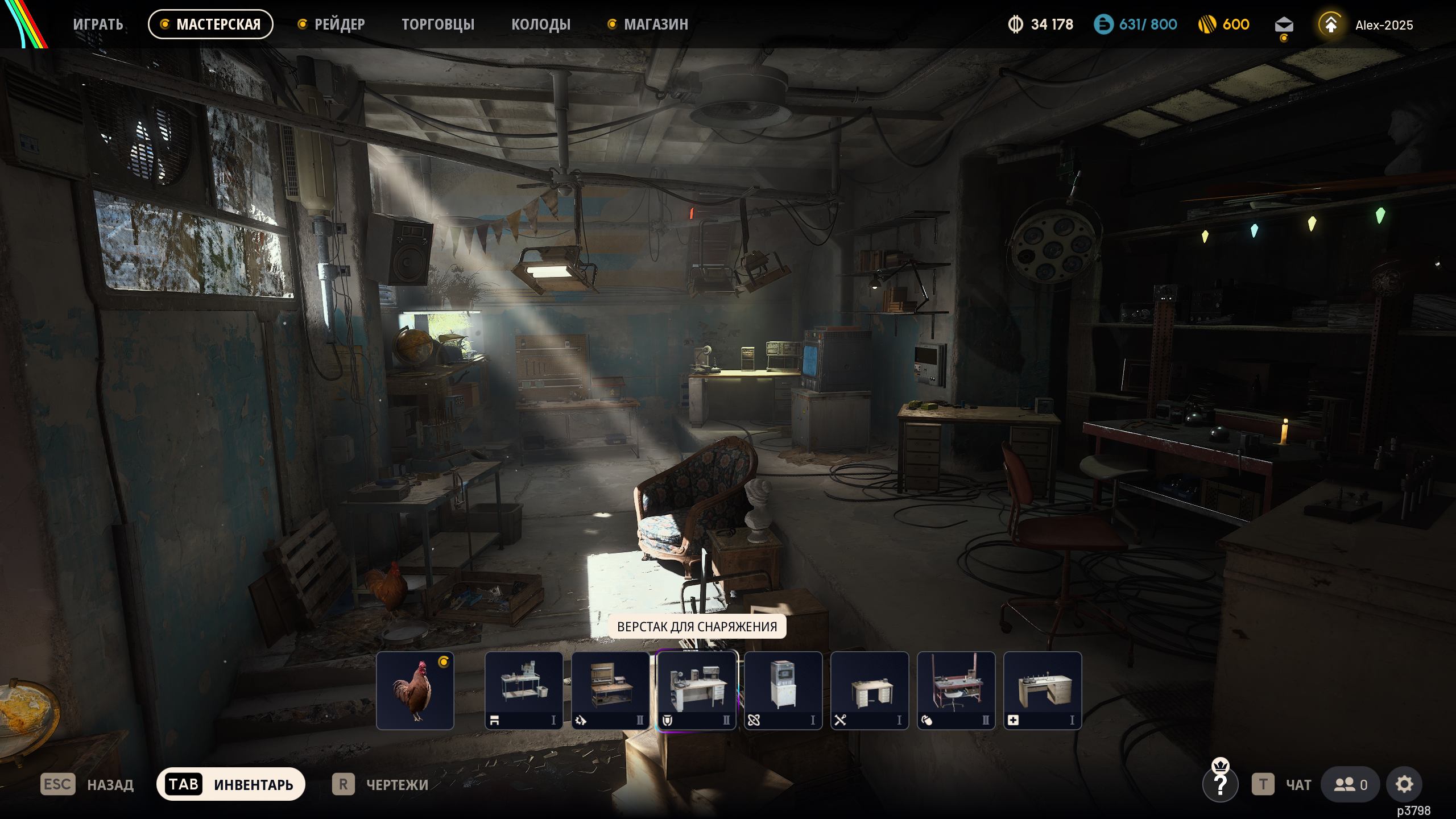The height and width of the screenshot is (819, 1456).
Task: Select the desk with crossed tools icon
Action: pyautogui.click(x=870, y=690)
